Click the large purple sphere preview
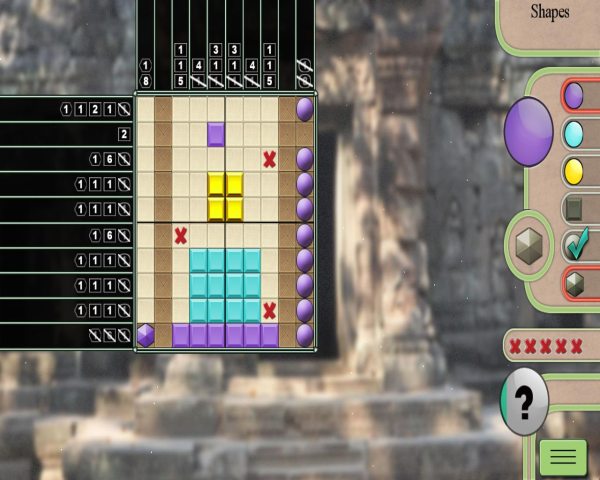 (528, 131)
